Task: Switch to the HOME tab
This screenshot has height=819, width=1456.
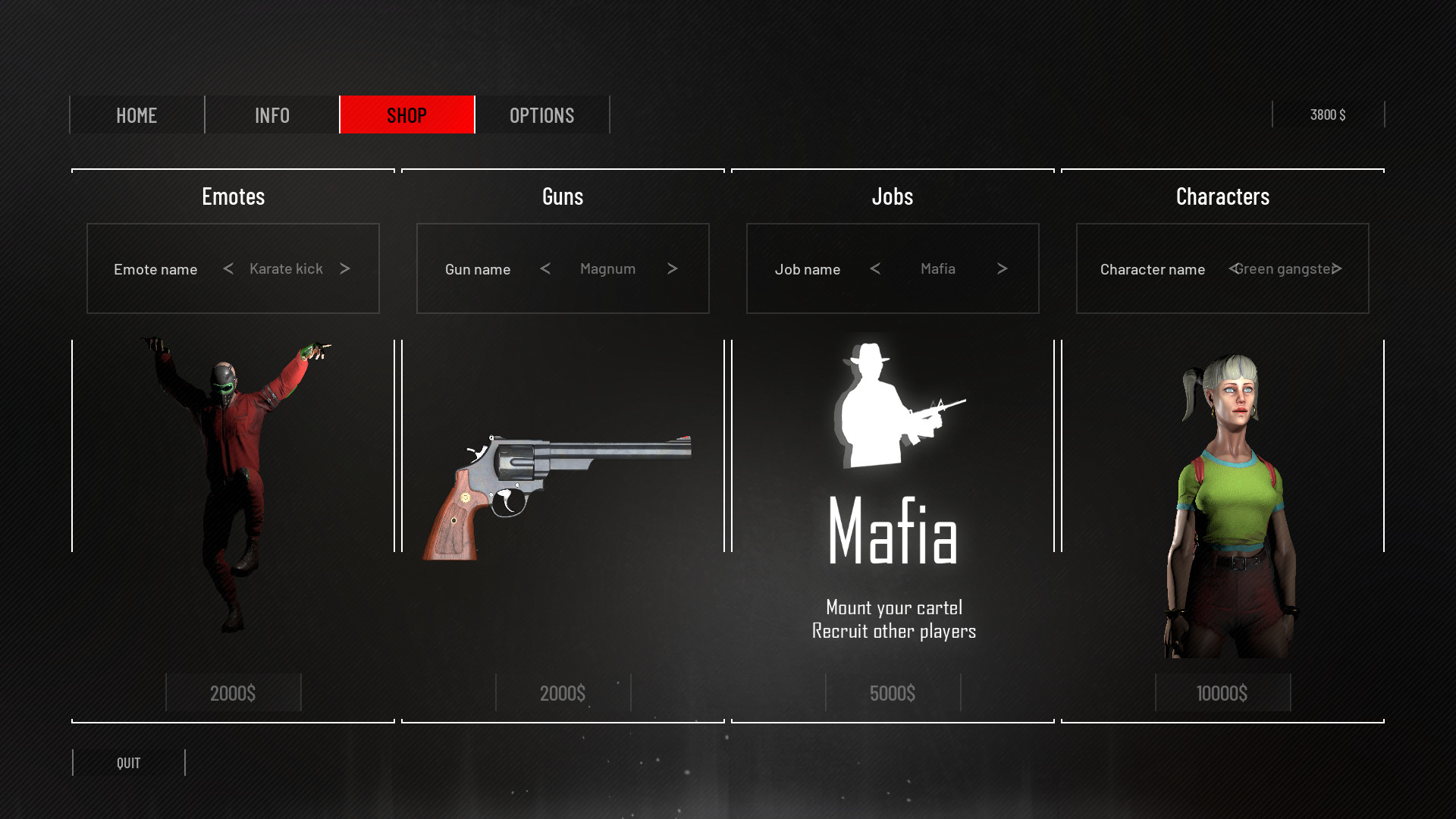Action: pos(136,115)
